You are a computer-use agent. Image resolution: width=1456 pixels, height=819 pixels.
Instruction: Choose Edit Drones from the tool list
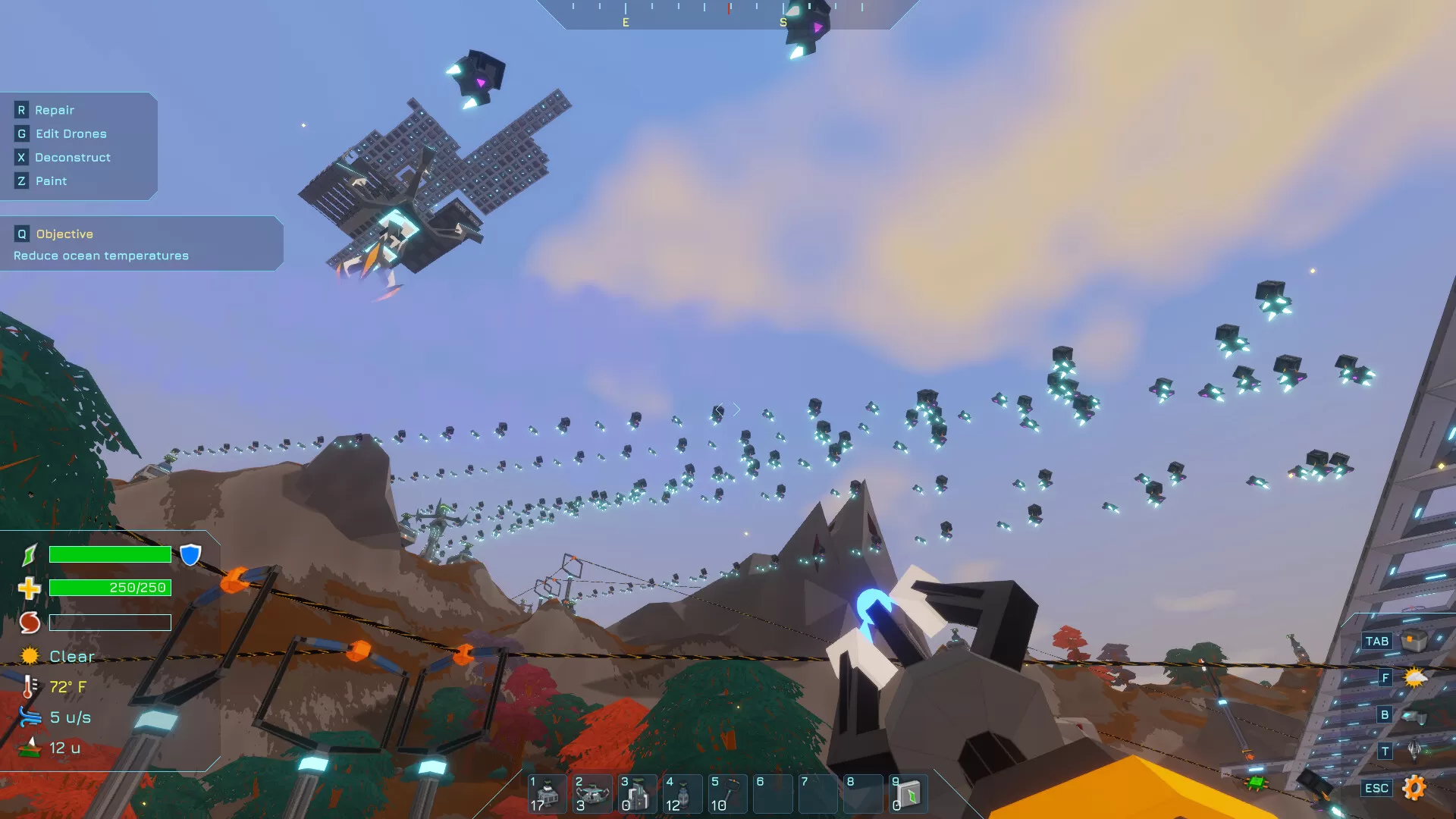71,133
